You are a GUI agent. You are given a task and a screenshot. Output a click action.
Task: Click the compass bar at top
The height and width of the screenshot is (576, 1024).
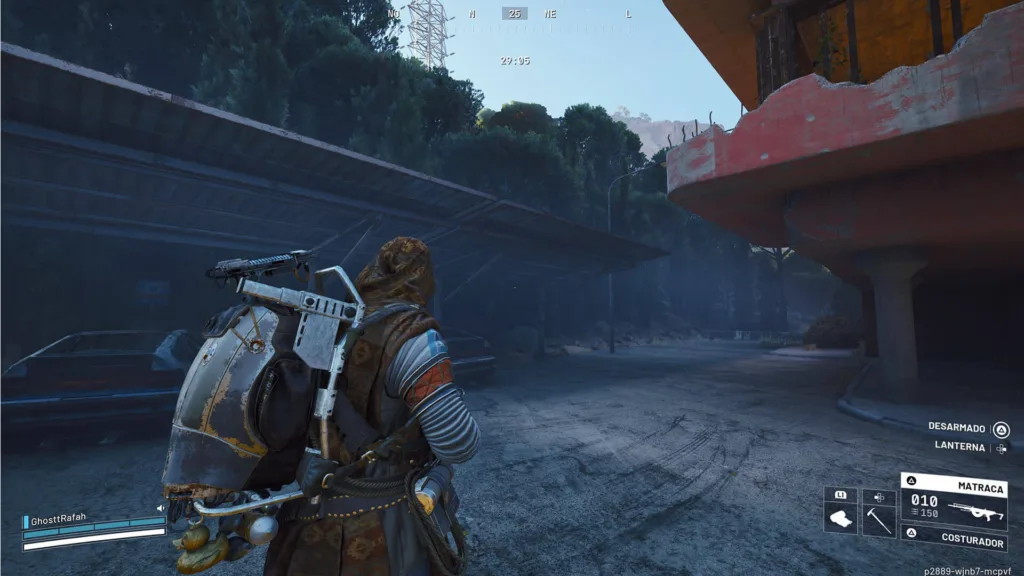tap(514, 14)
